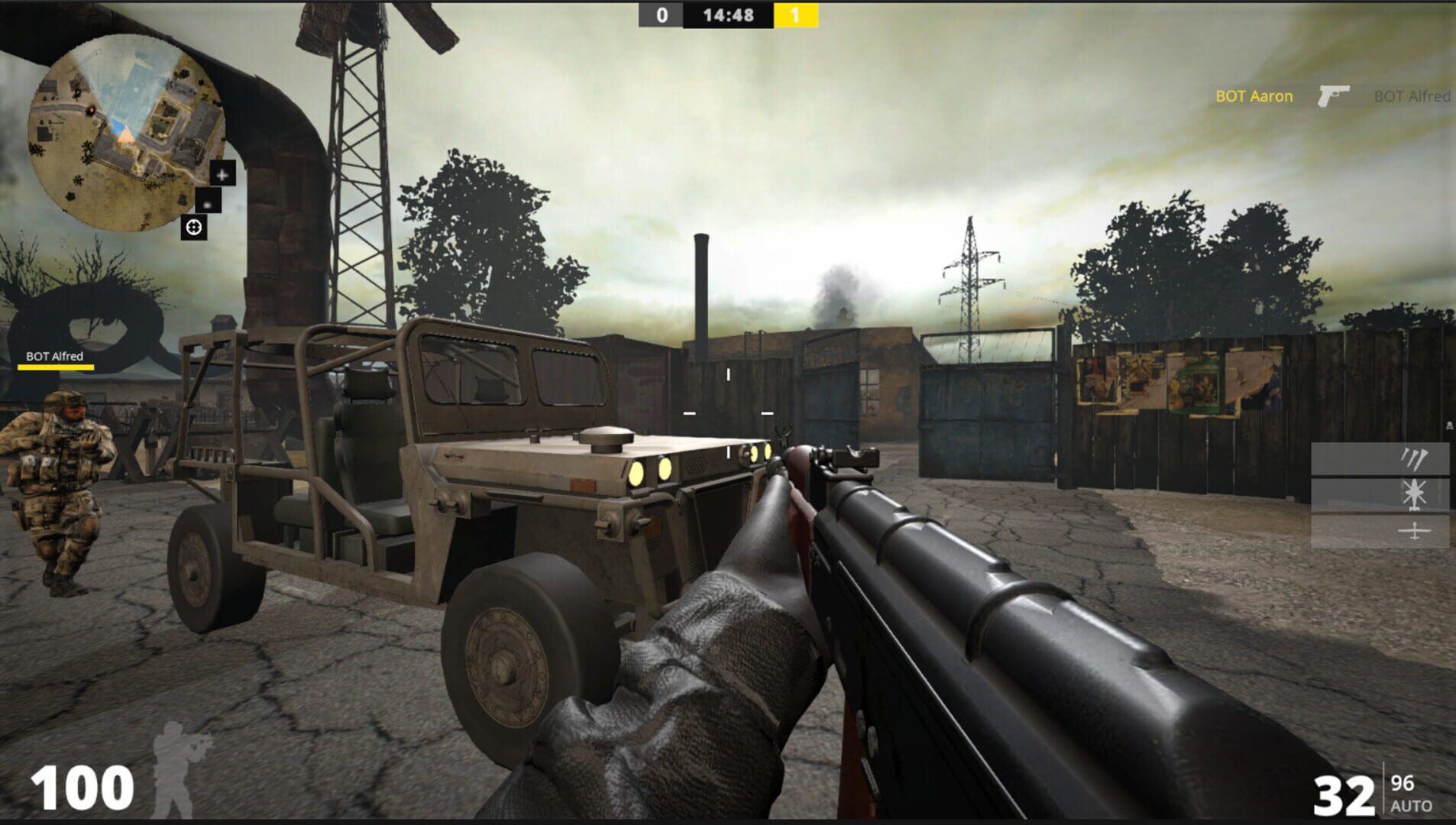Select the UAV drone killstreak icon
This screenshot has height=825, width=1456.
[x=1413, y=531]
